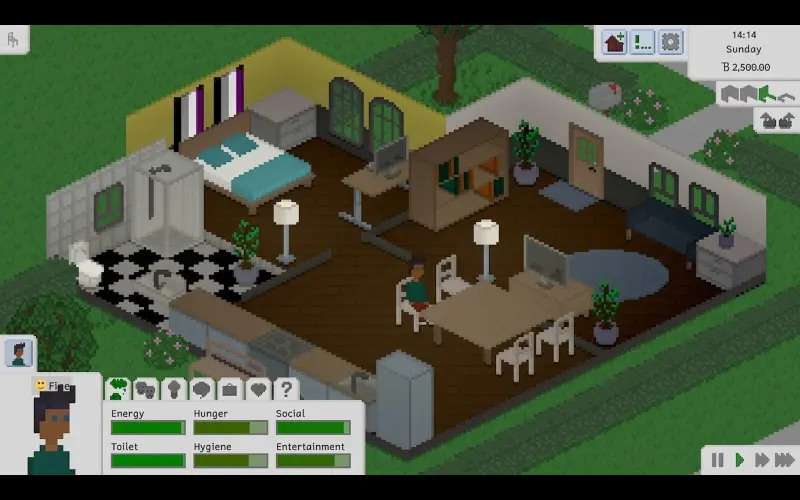The width and height of the screenshot is (800, 500).
Task: Open the theater masks tab
Action: coord(146,389)
